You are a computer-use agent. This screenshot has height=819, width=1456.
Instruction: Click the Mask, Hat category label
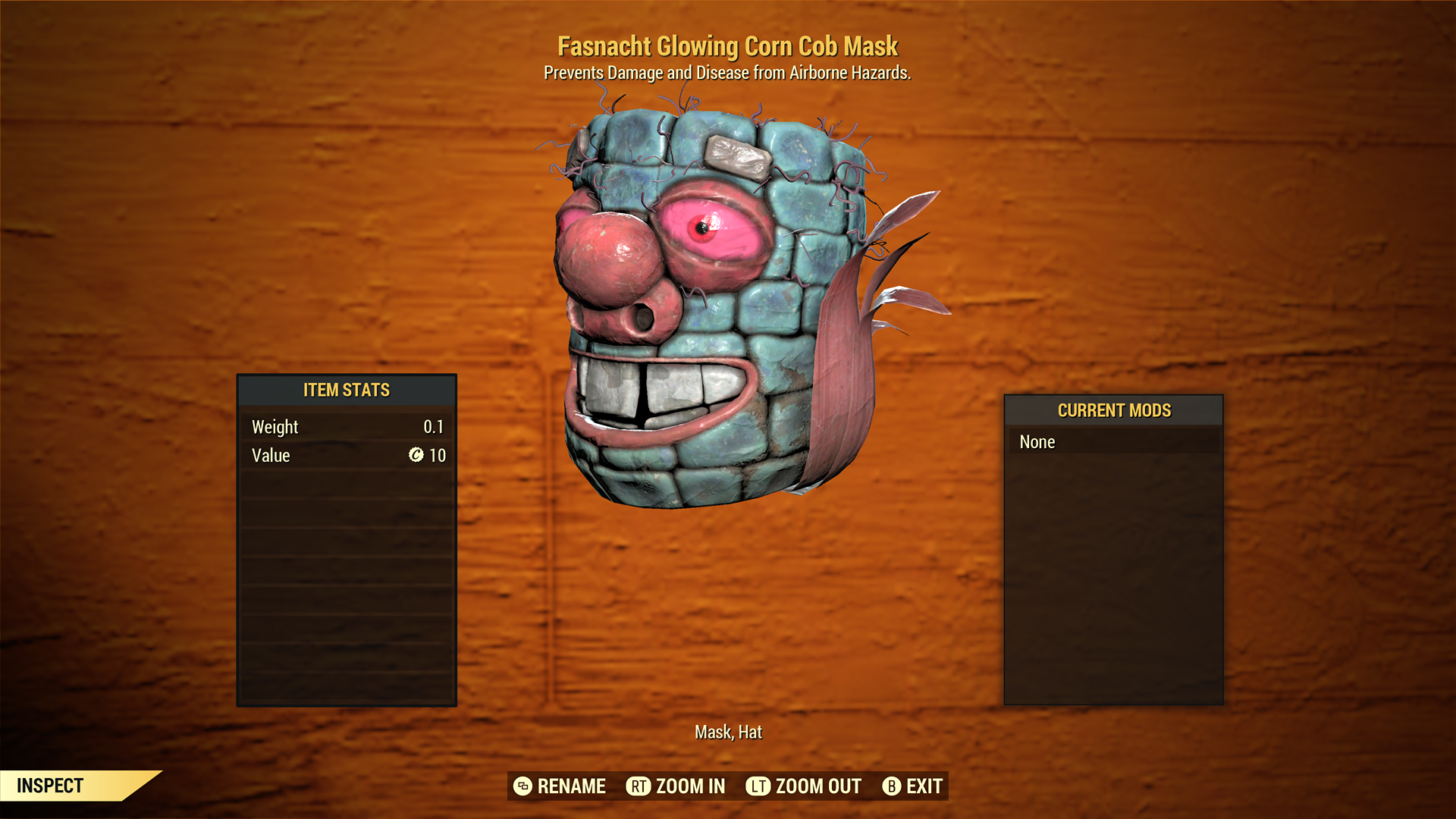(x=728, y=732)
